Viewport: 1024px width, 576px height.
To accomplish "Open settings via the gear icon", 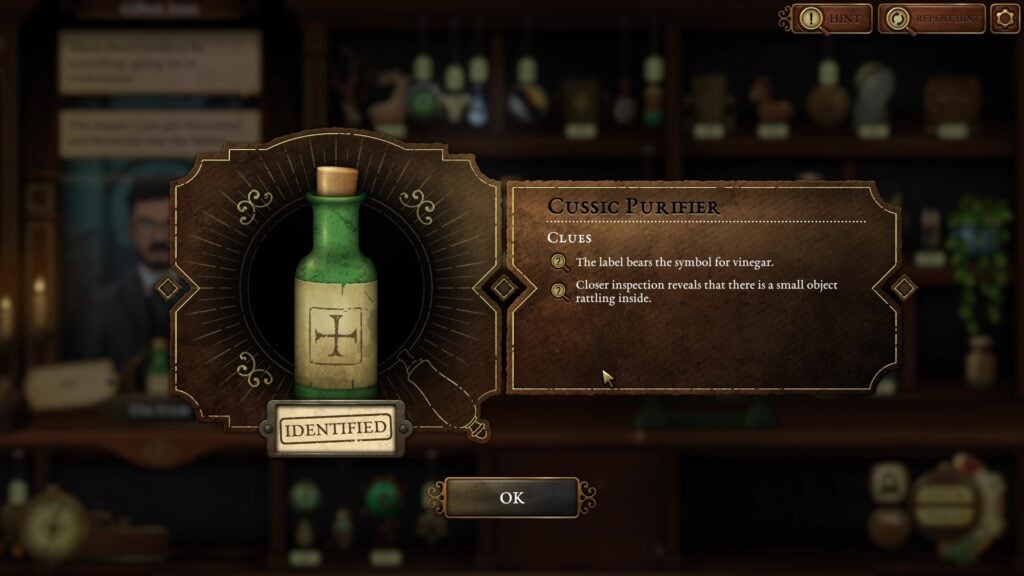I will 1005,19.
